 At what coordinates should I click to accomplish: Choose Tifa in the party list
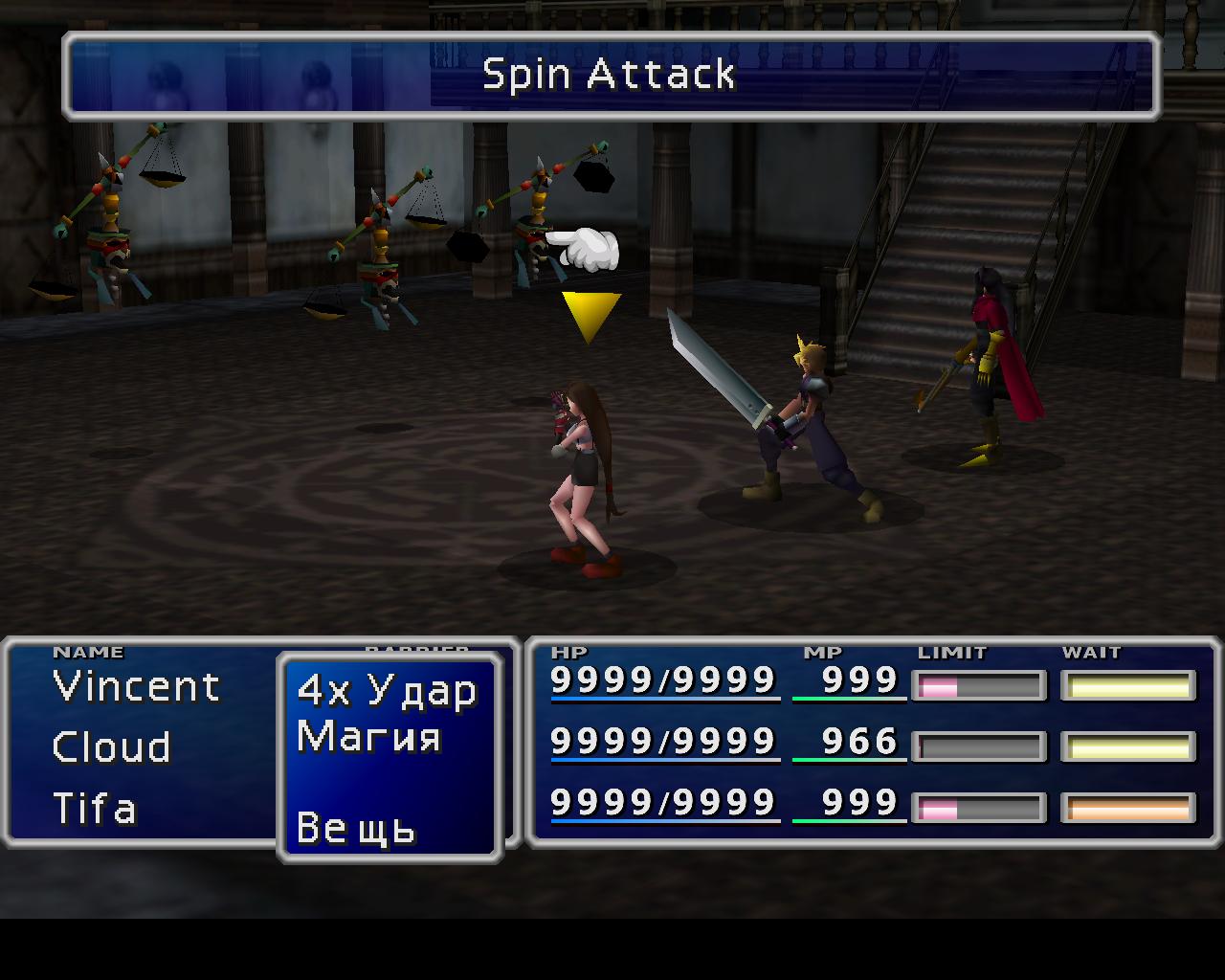[x=95, y=809]
